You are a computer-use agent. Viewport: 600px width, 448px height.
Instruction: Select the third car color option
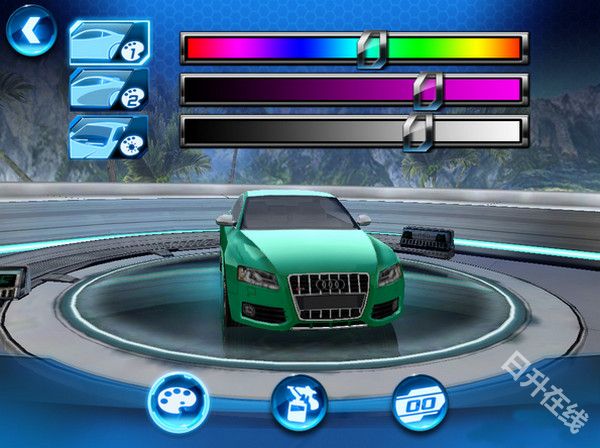108,136
